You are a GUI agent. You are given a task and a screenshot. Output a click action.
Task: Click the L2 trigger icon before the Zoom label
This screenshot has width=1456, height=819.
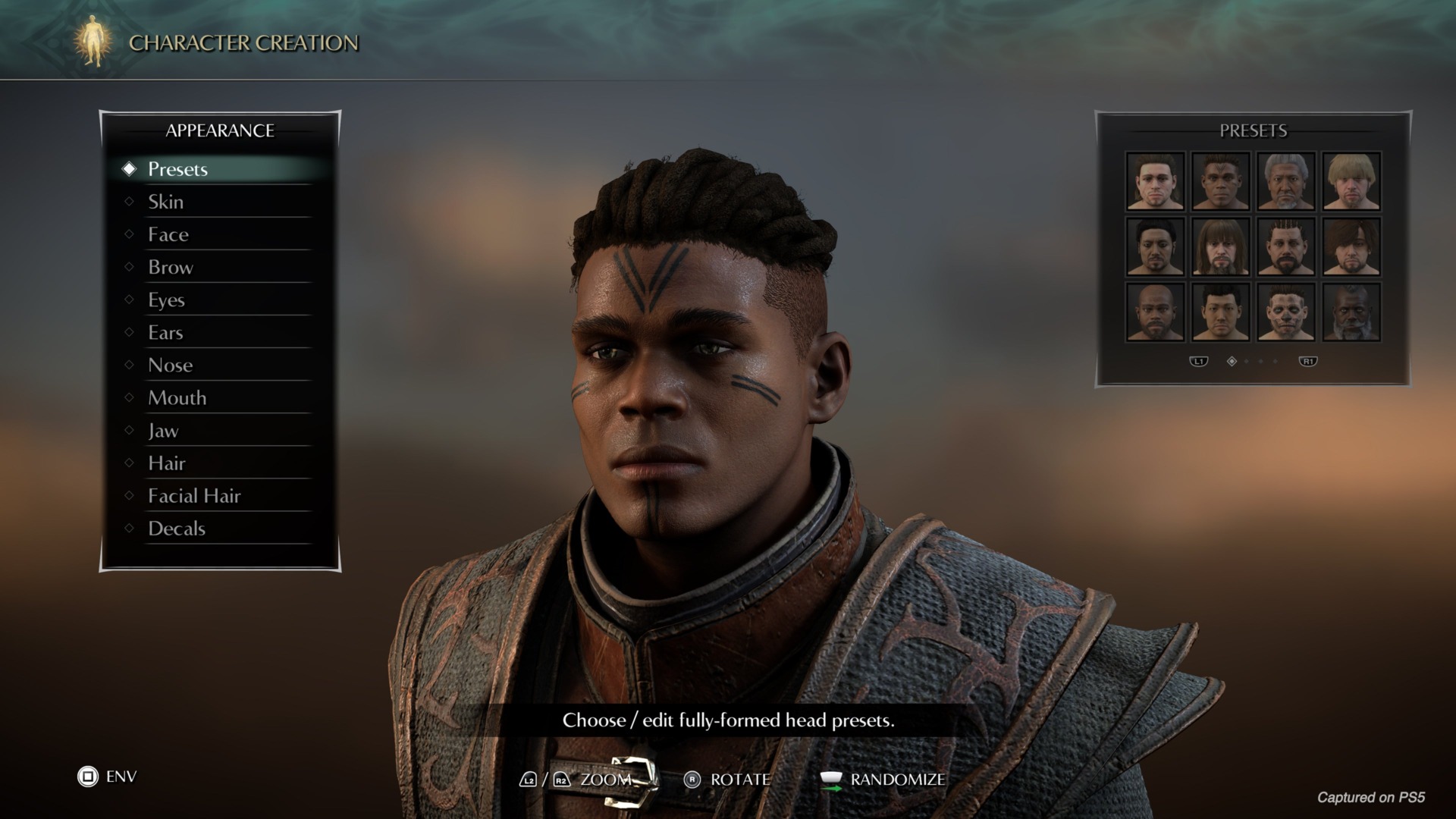tap(529, 780)
